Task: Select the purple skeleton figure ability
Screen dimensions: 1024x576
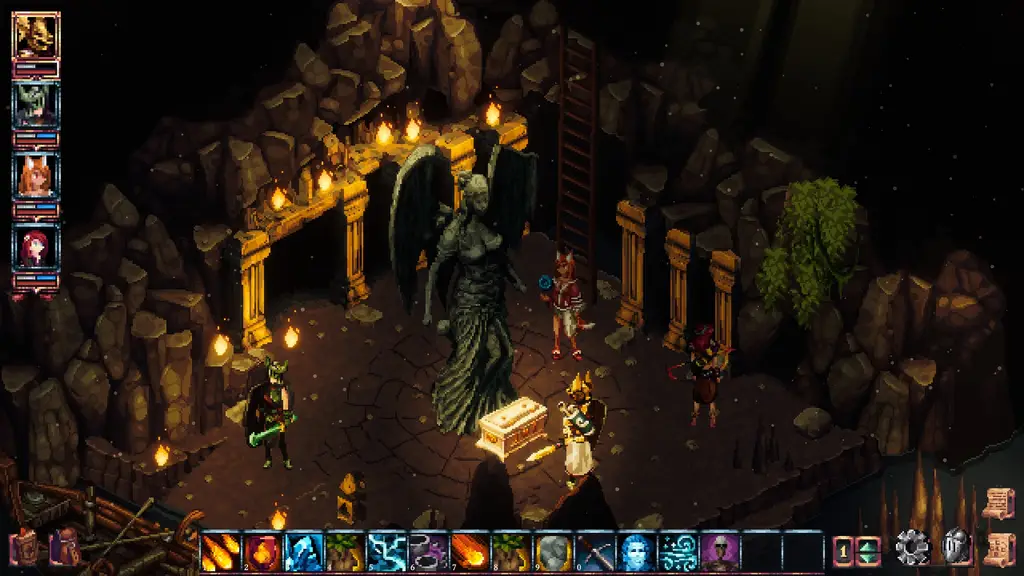Action: 719,551
